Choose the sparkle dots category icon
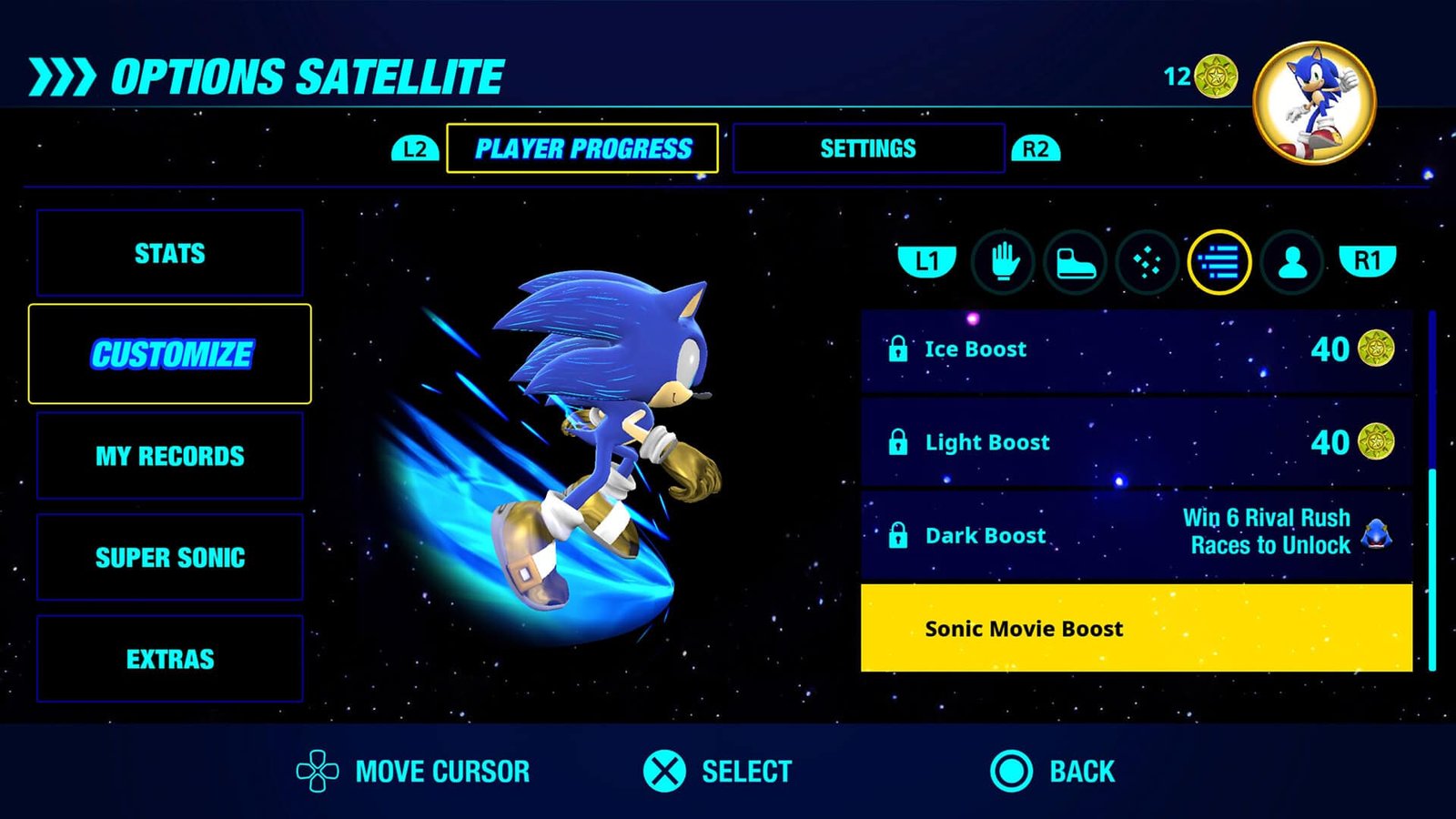This screenshot has width=1456, height=819. point(1147,263)
